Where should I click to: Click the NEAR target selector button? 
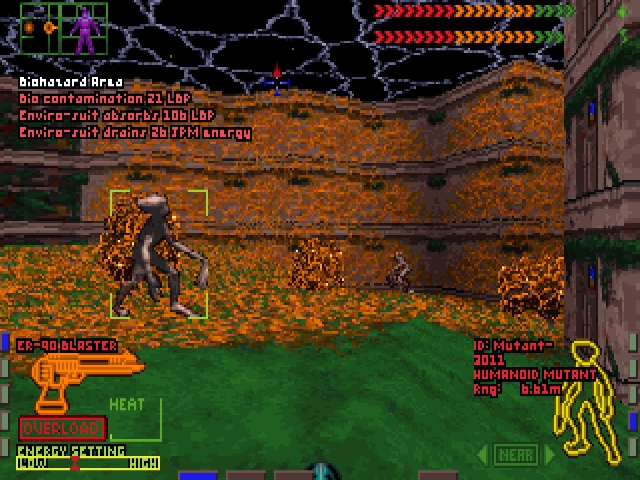point(514,455)
